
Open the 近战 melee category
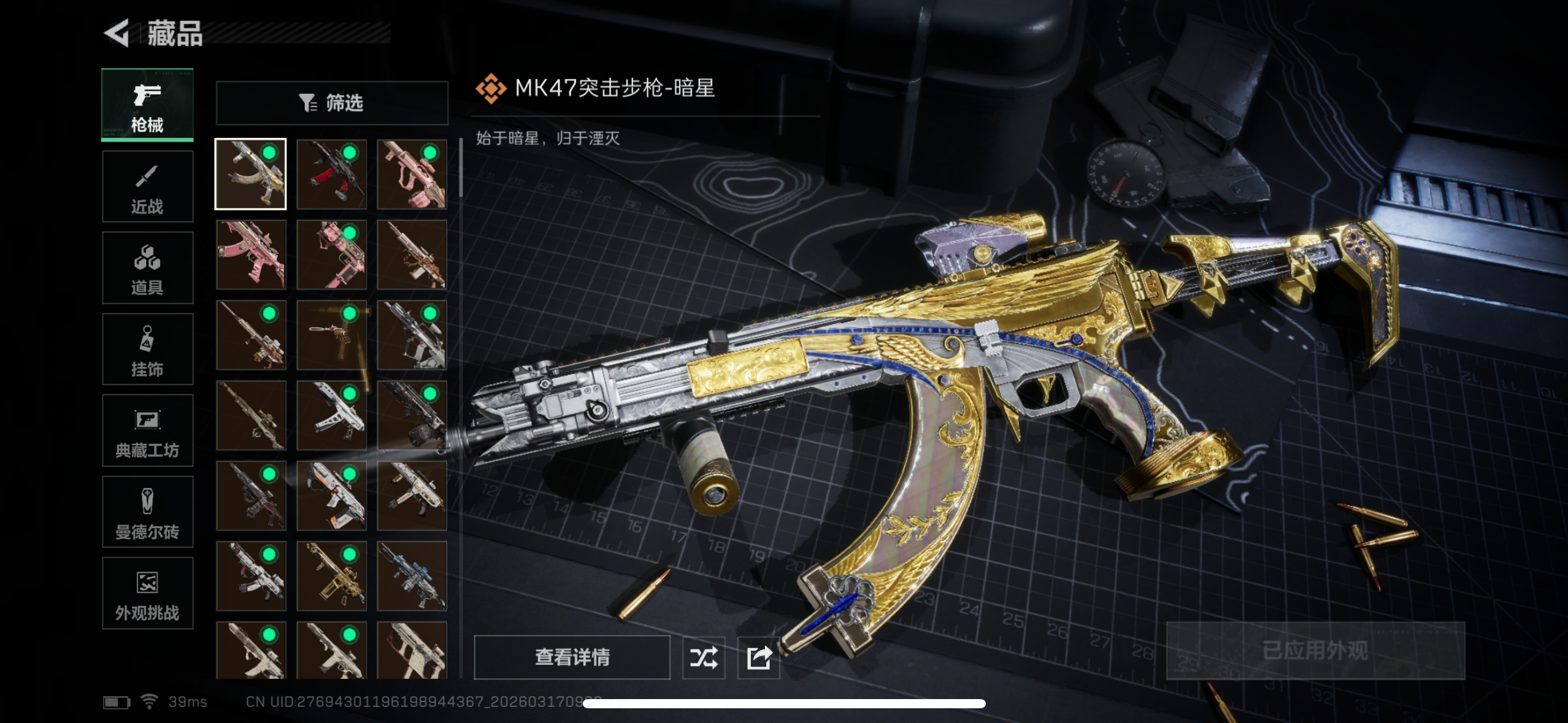pos(147,186)
